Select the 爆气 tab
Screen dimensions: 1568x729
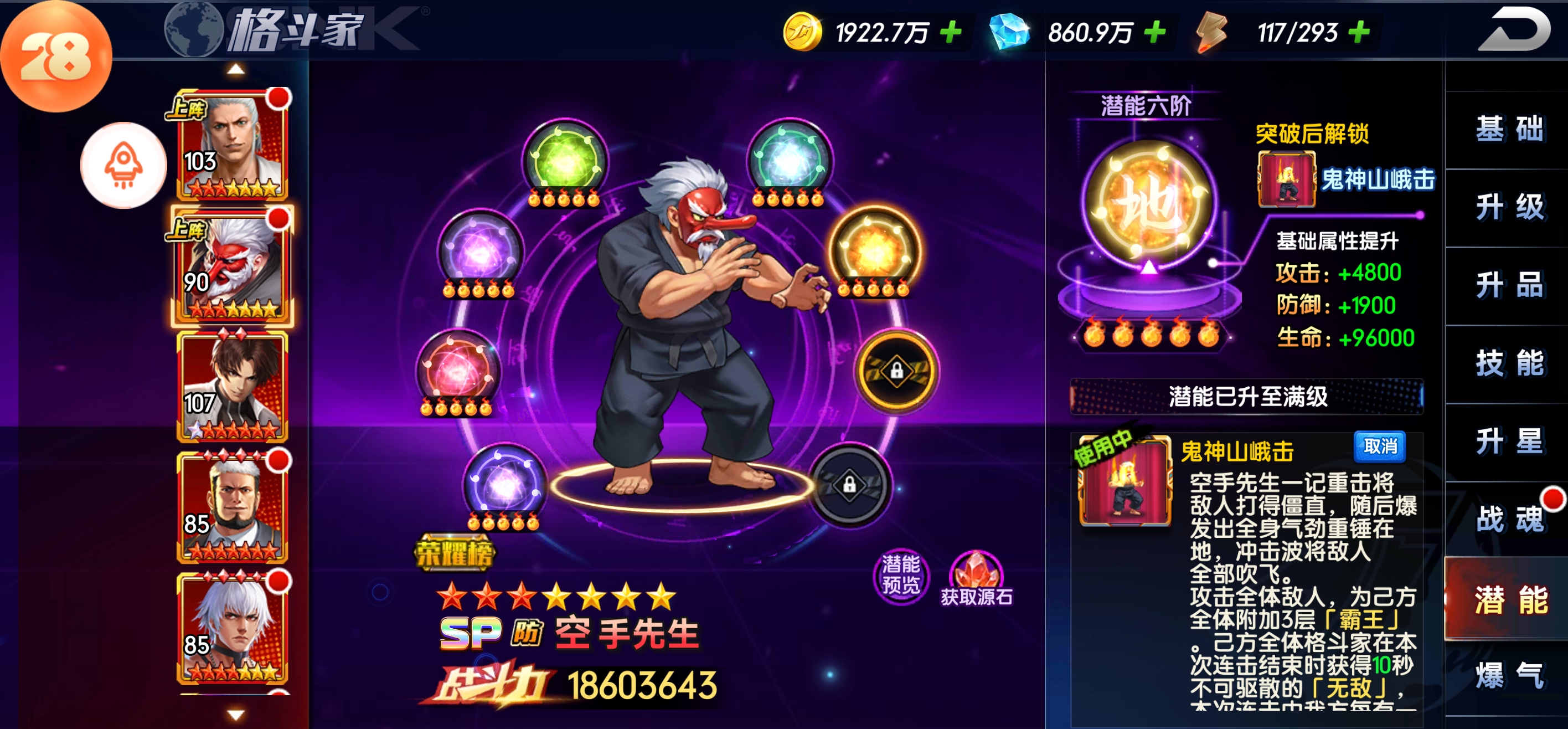tap(1509, 676)
